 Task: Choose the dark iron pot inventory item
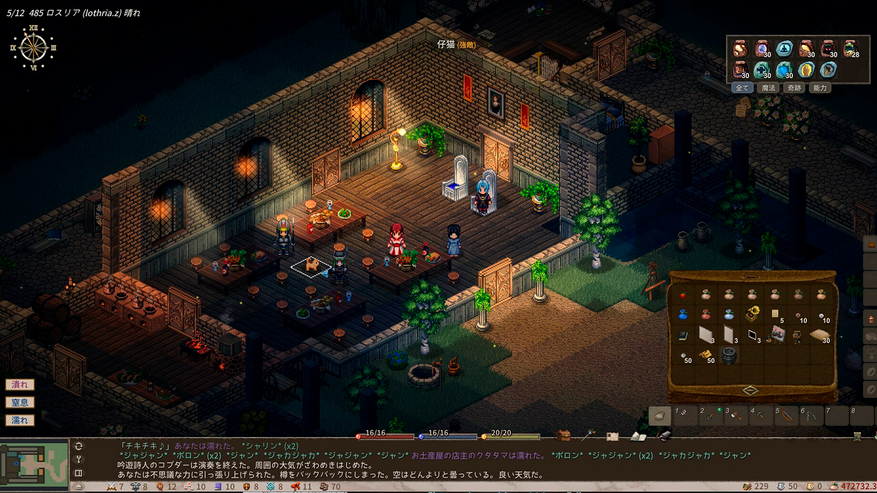pos(727,355)
